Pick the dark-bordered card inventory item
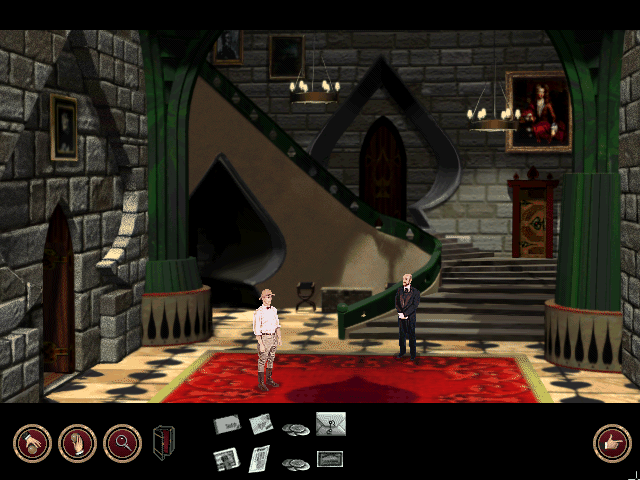 pyautogui.click(x=330, y=459)
